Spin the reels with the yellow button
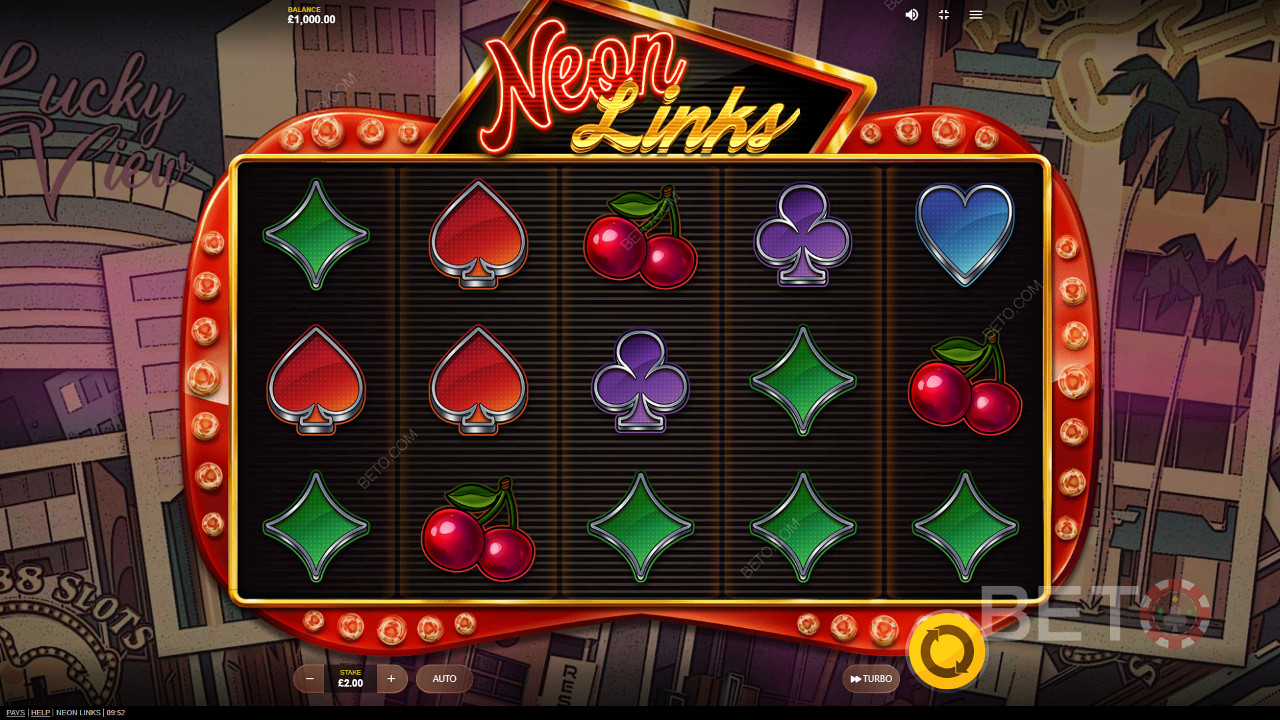 pos(946,652)
